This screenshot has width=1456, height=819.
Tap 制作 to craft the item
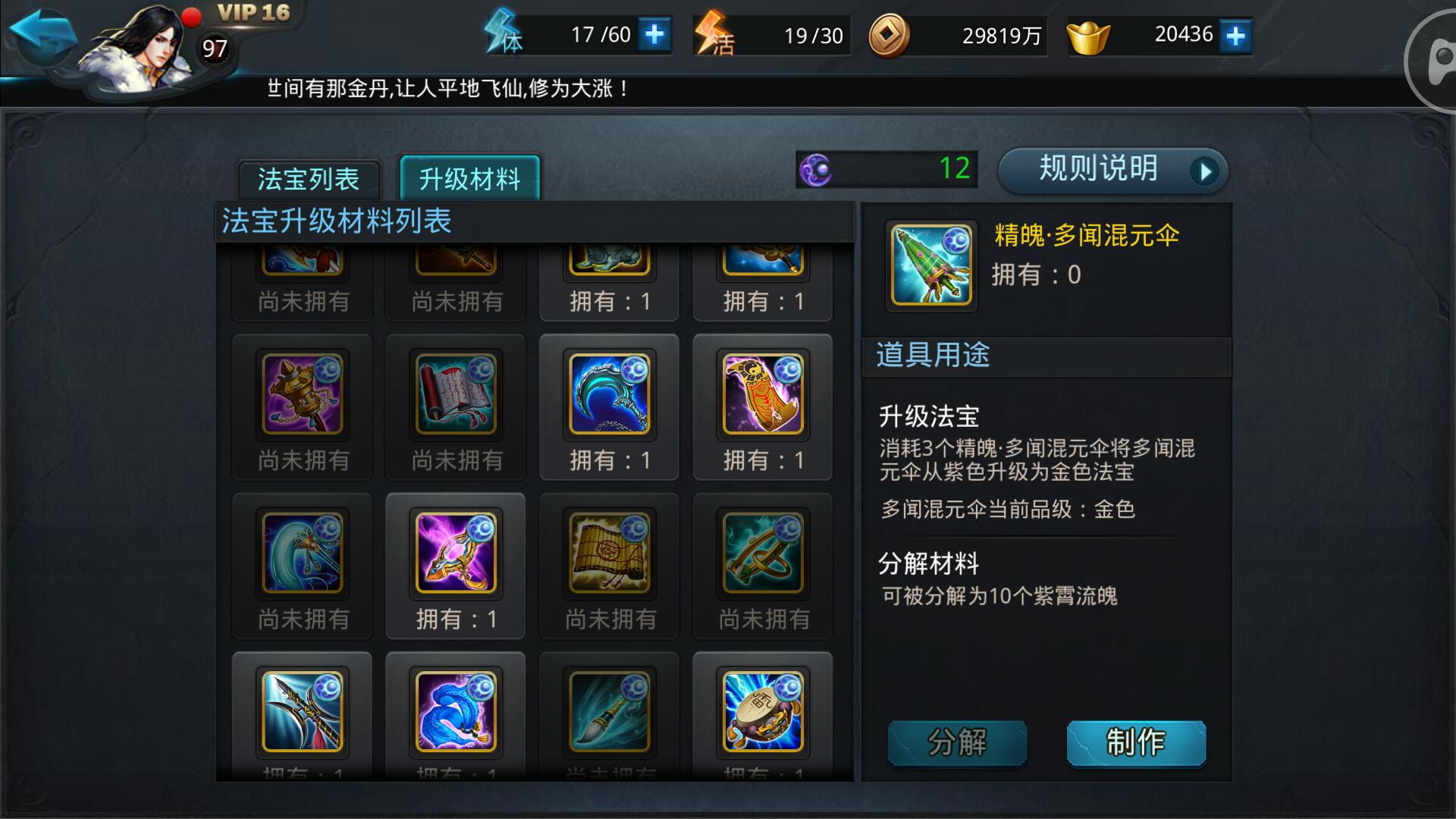(x=1135, y=742)
